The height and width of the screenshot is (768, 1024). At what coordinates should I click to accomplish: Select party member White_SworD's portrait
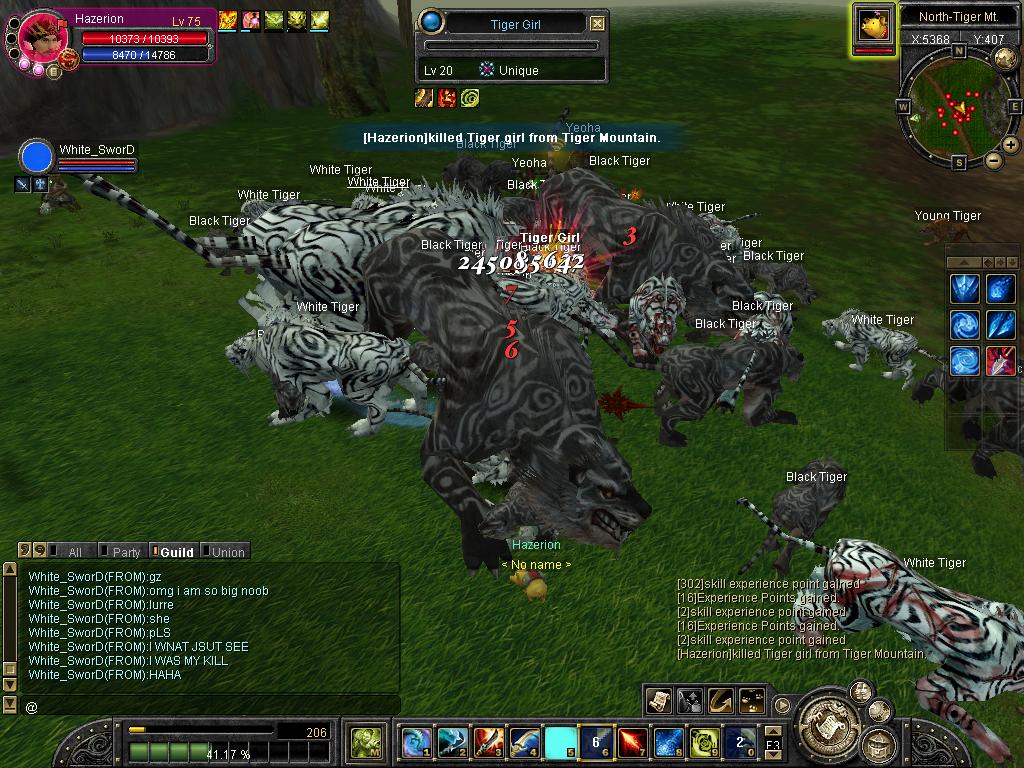point(36,158)
